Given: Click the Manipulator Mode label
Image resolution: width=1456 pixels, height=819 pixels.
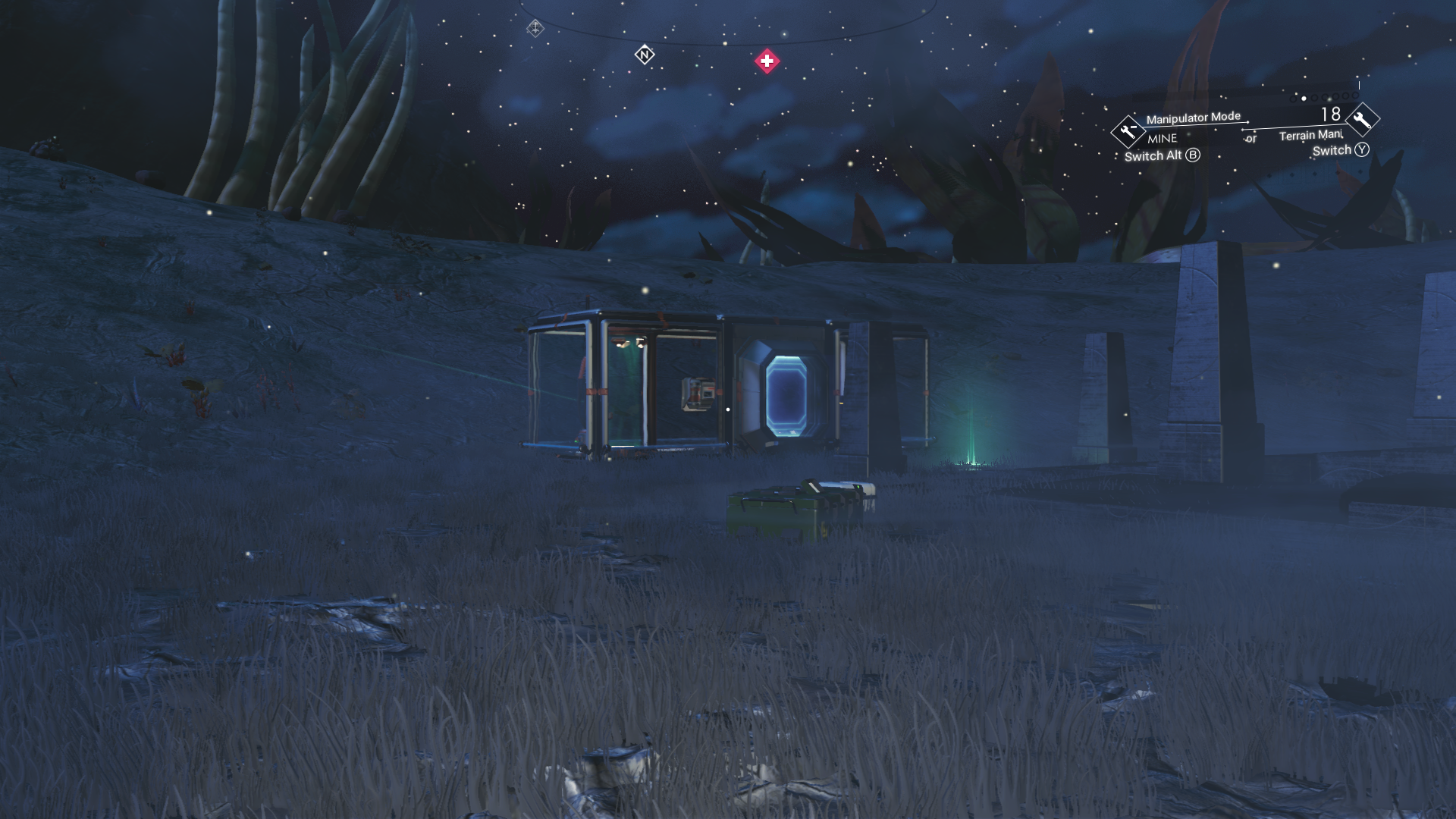Looking at the screenshot, I should (x=1194, y=117).
